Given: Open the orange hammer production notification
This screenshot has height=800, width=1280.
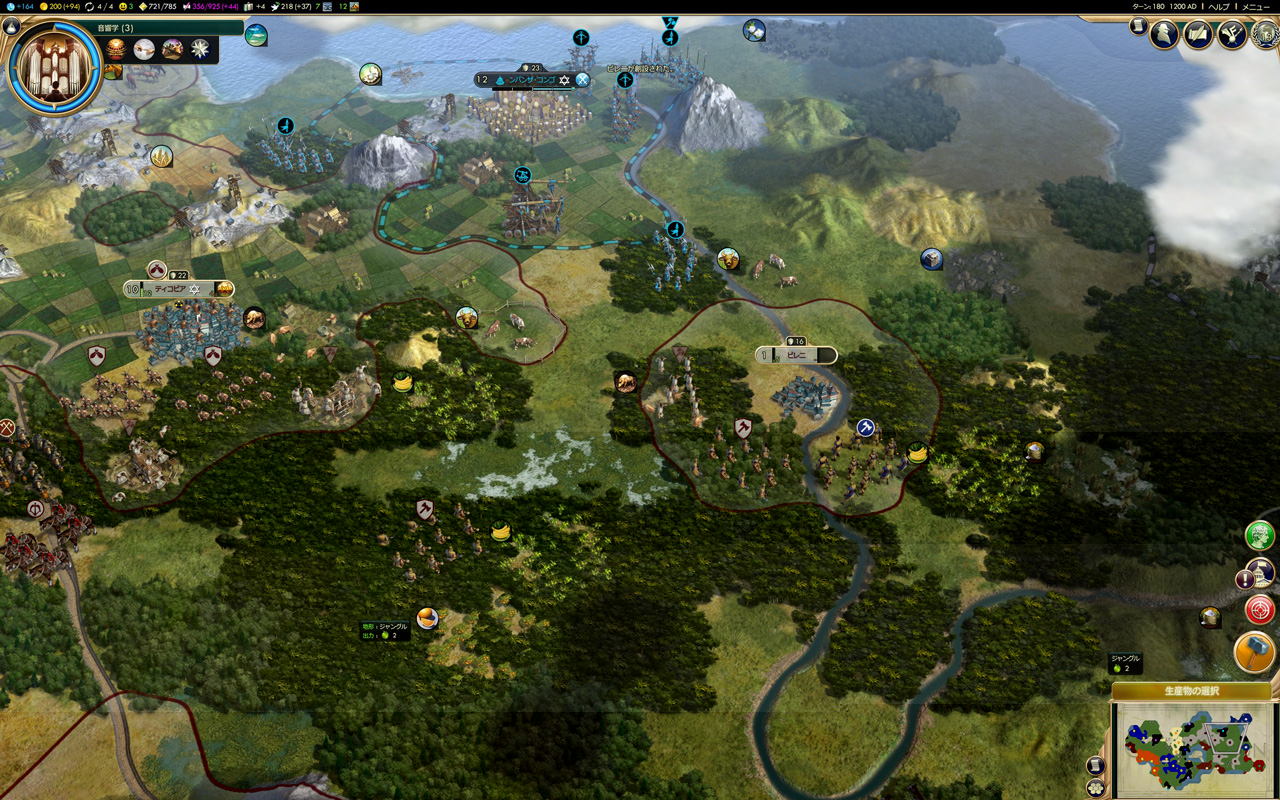Looking at the screenshot, I should pos(1254,652).
